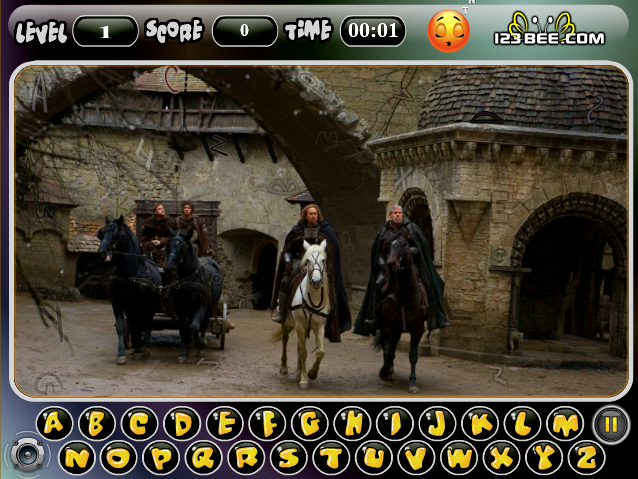Click the letter J button

point(437,424)
